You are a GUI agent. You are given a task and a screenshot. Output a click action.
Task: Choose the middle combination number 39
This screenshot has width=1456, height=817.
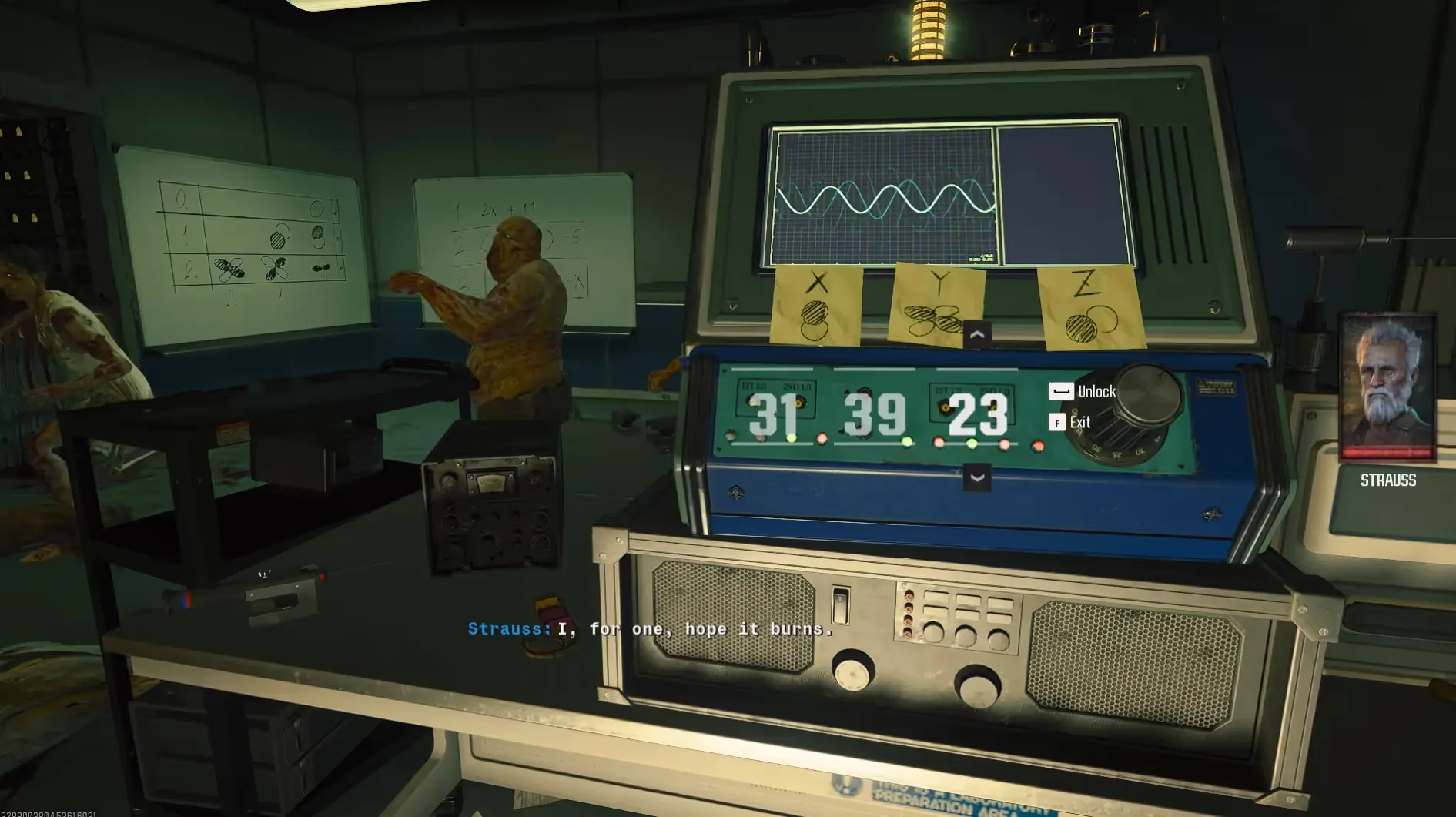point(875,415)
